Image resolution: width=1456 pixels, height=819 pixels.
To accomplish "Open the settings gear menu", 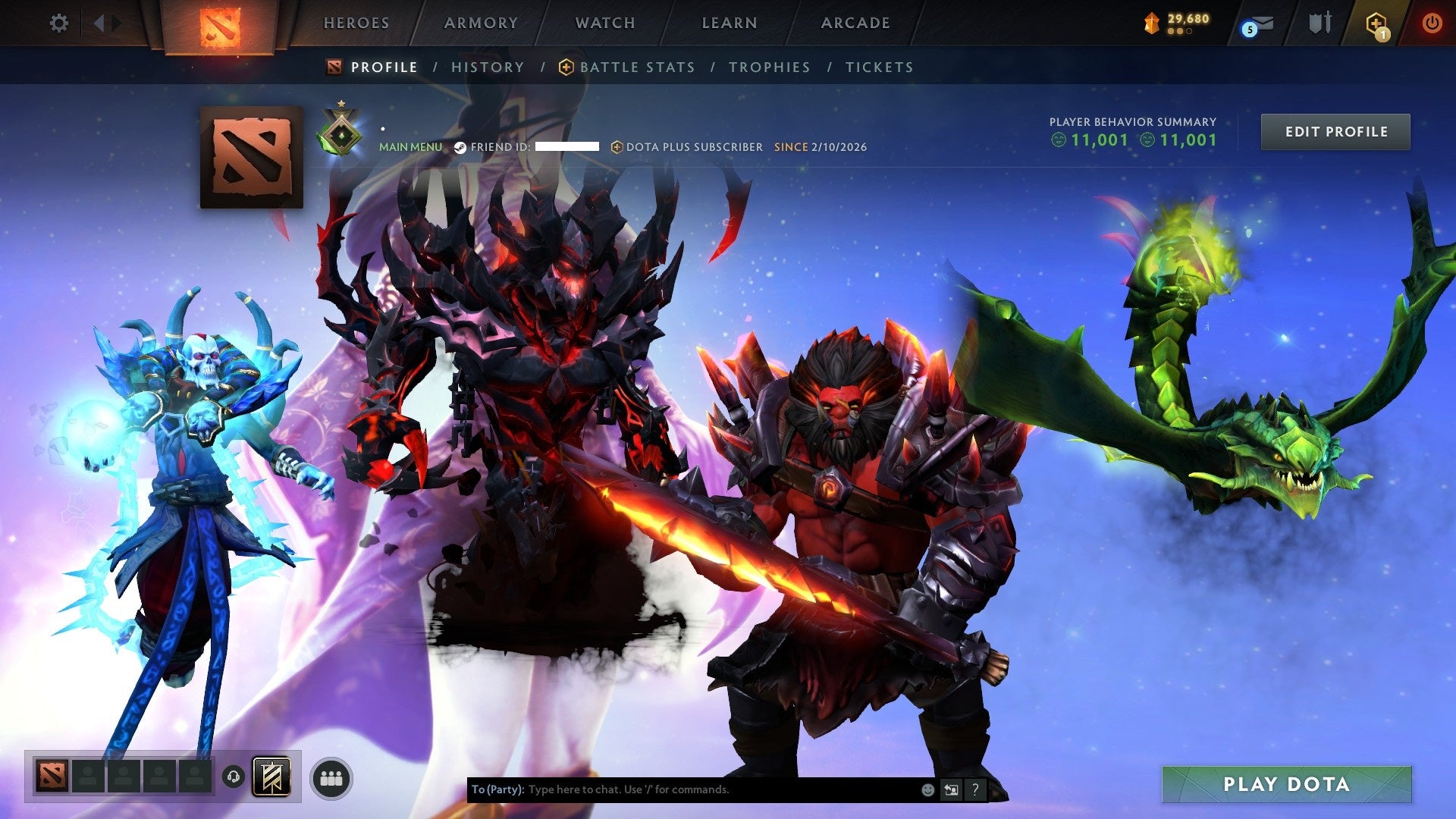I will click(59, 24).
